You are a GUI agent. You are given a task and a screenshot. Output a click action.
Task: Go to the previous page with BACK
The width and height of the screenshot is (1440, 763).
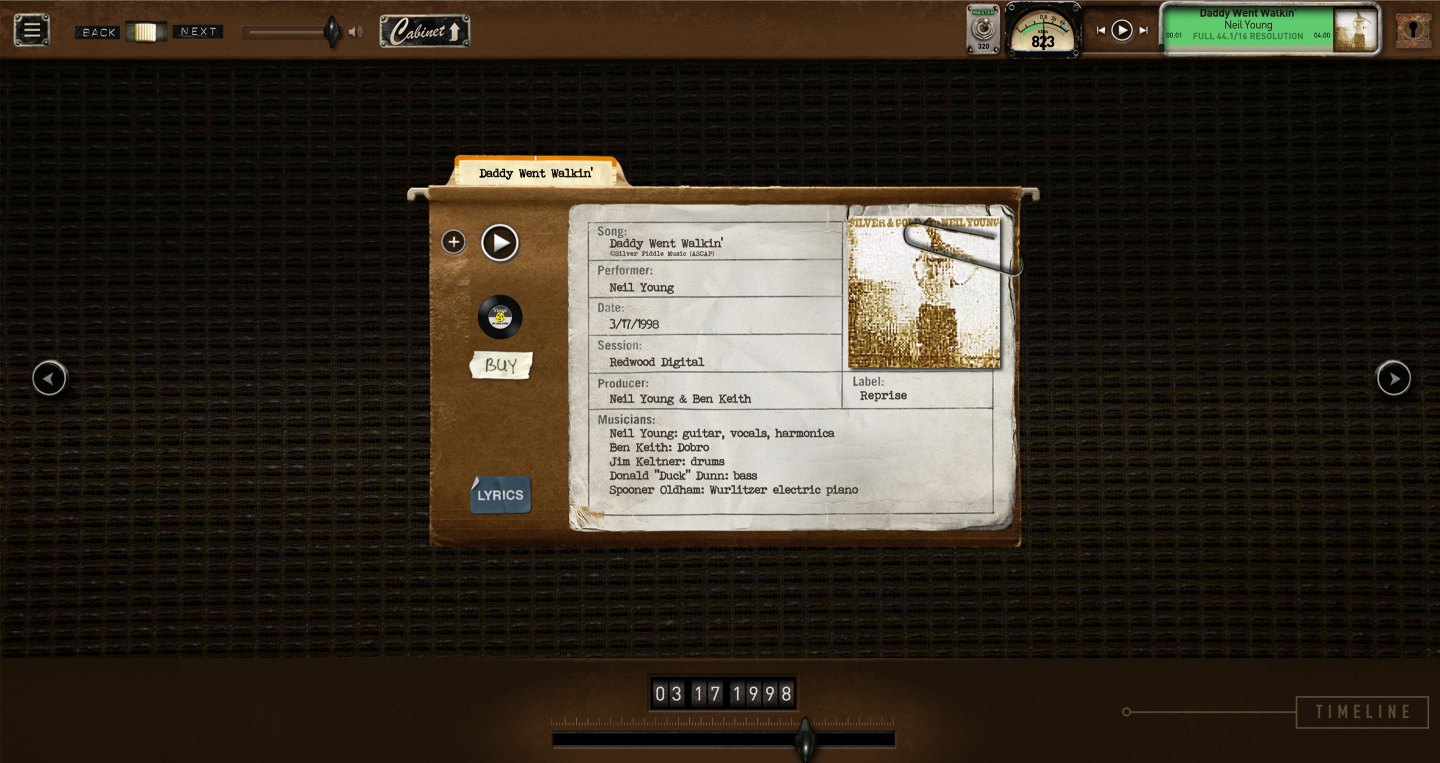[x=99, y=32]
